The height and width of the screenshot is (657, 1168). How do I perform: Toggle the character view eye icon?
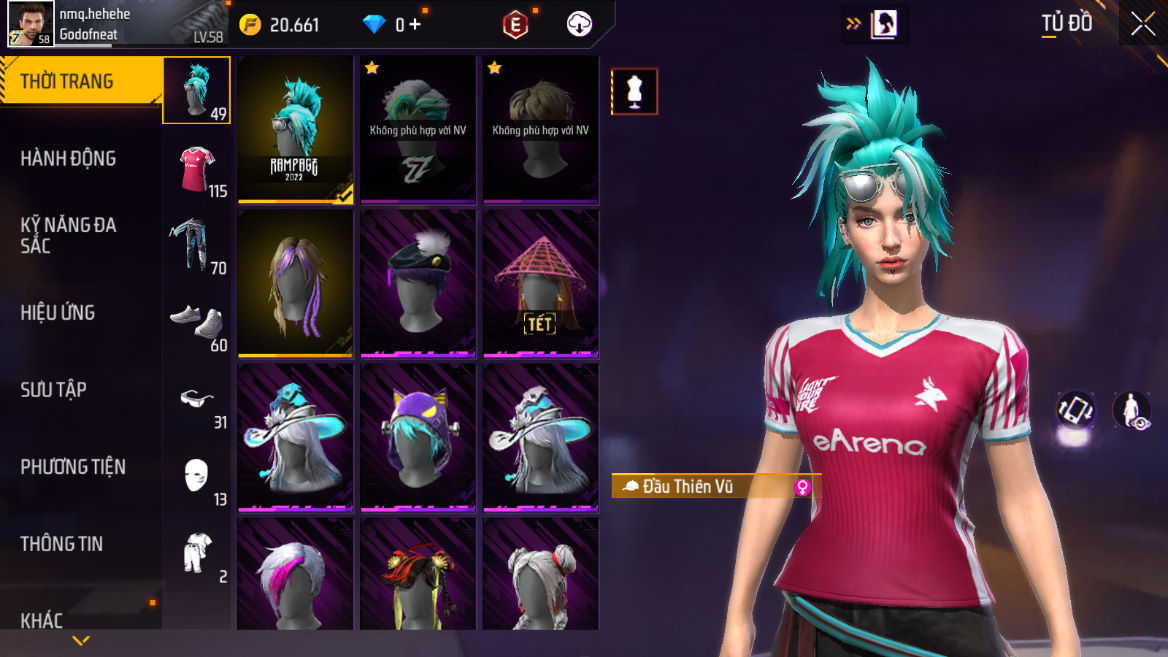pos(1132,410)
